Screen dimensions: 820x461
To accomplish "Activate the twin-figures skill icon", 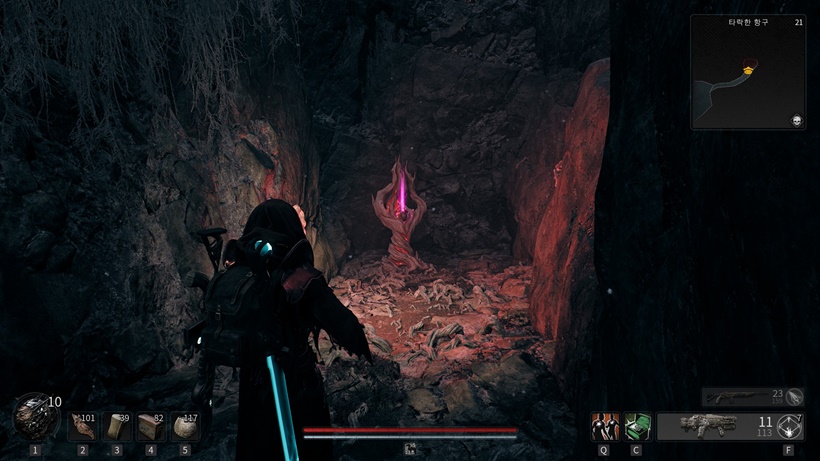I will point(604,427).
